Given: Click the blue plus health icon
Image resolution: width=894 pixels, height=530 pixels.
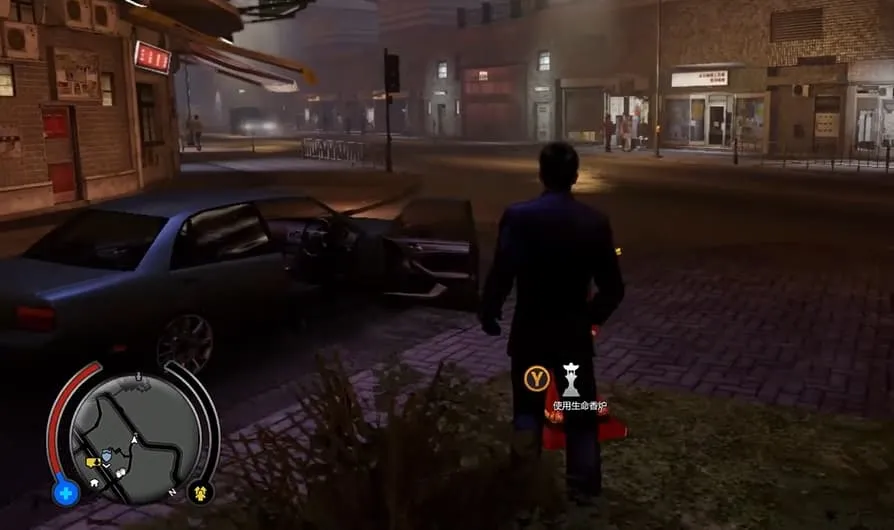Looking at the screenshot, I should [x=65, y=492].
